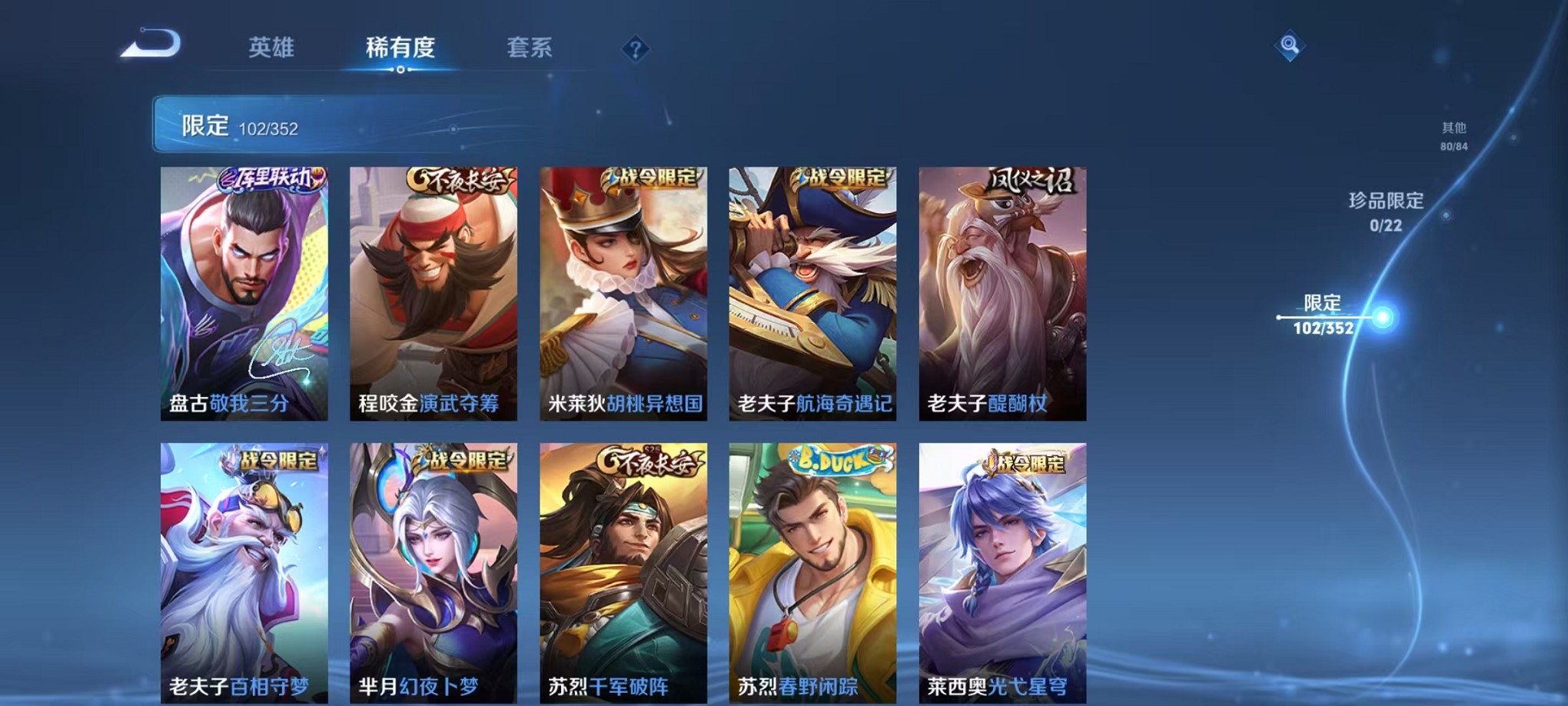The width and height of the screenshot is (1568, 706).
Task: Click the search magnifier icon top right
Action: [1291, 45]
